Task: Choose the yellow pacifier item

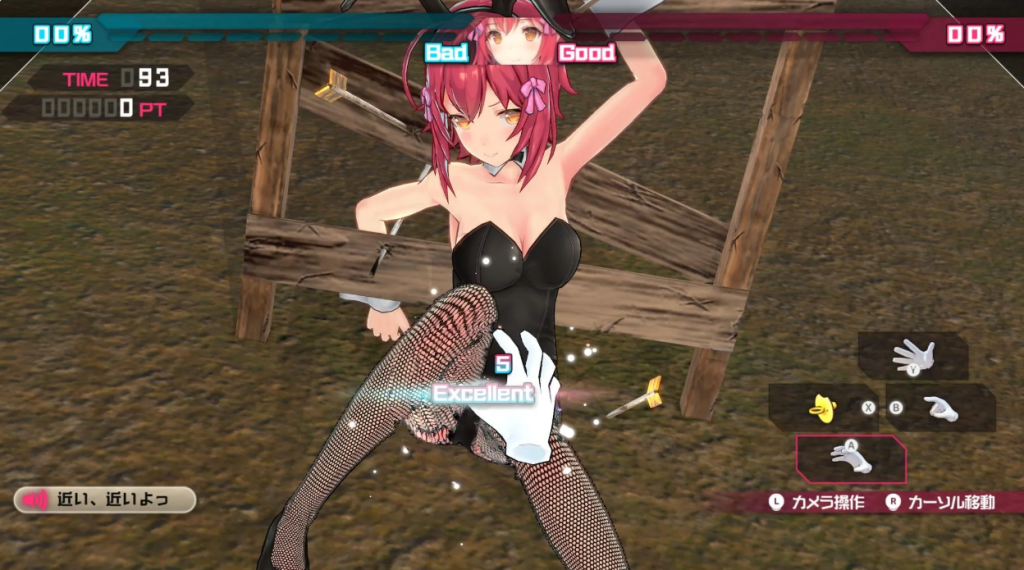Action: [823, 407]
